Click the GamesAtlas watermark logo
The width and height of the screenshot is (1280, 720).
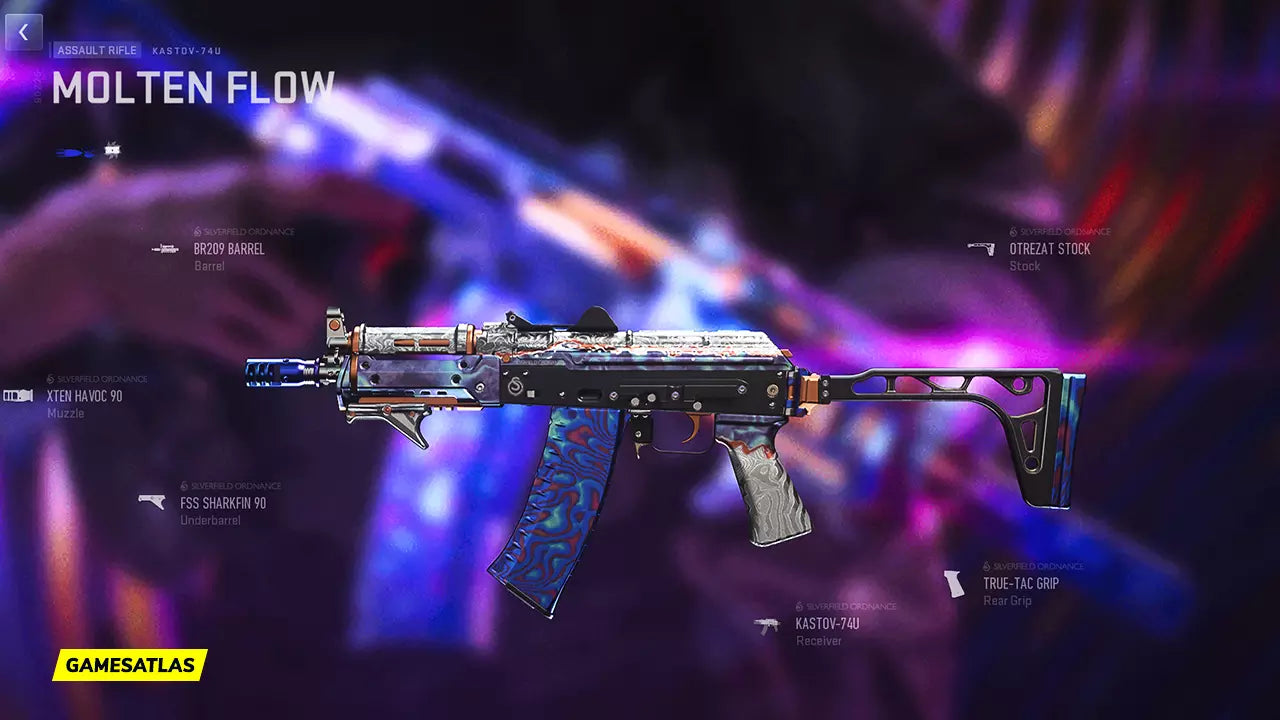coord(130,665)
